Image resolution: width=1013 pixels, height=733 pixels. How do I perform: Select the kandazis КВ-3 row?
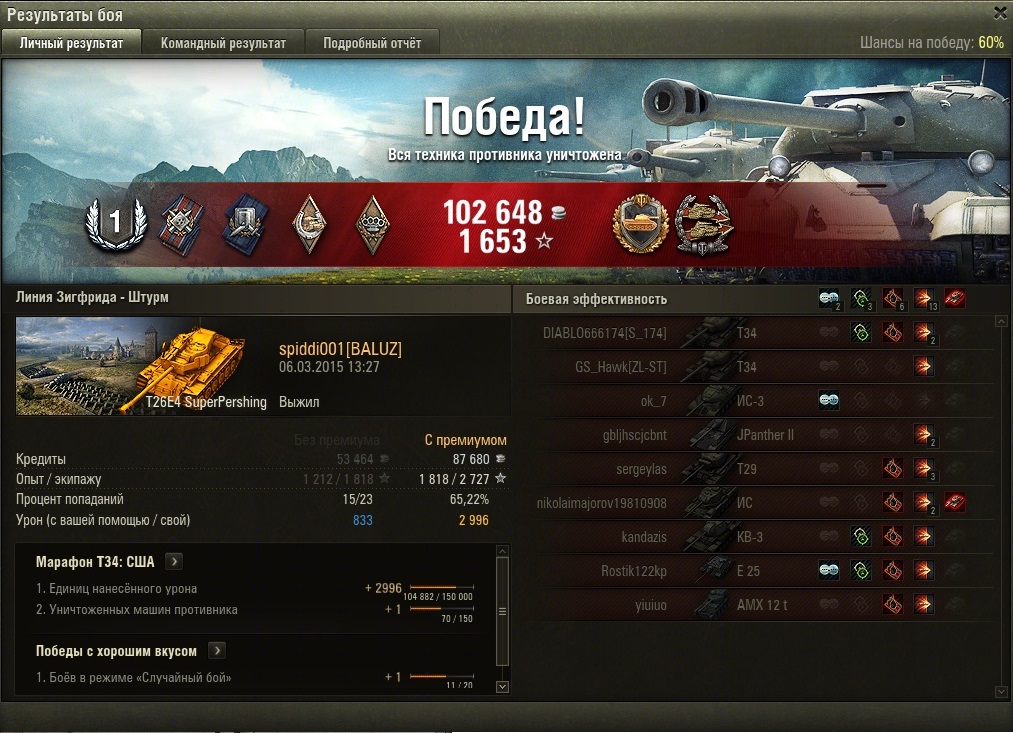click(x=750, y=537)
